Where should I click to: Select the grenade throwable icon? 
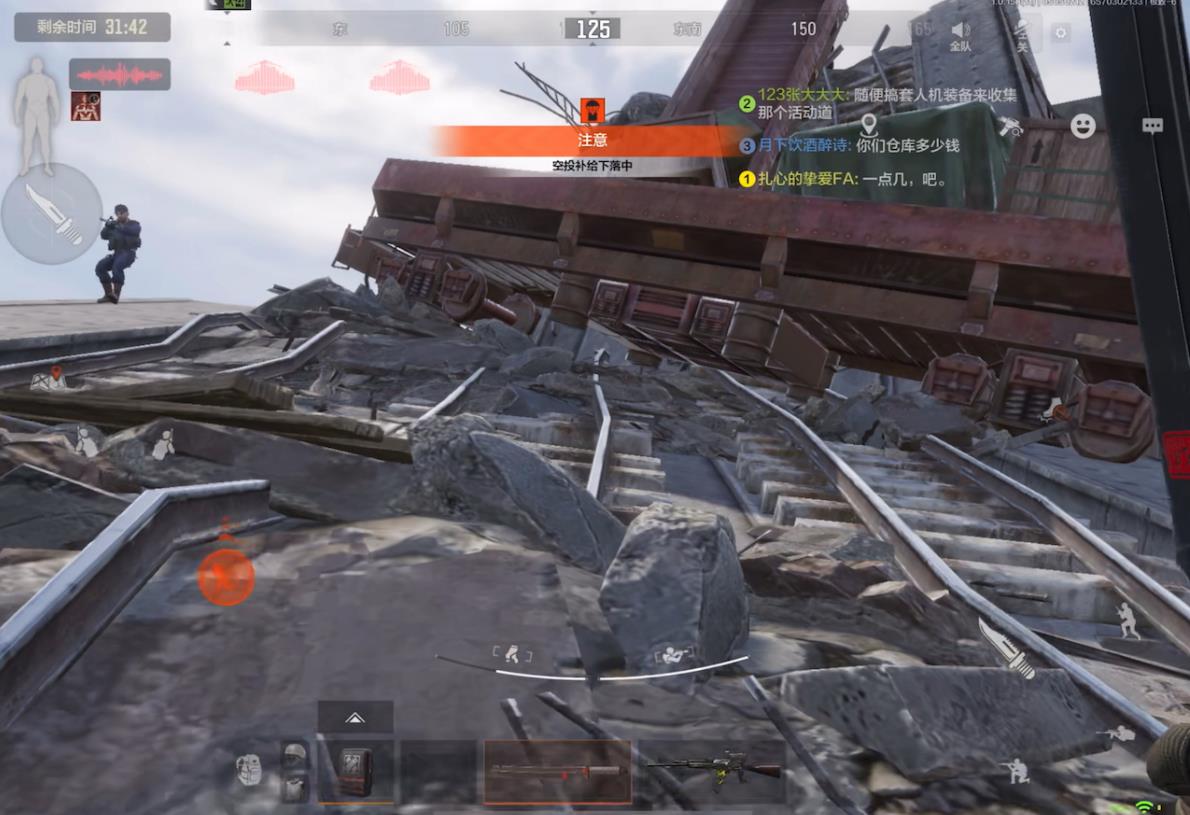click(249, 769)
